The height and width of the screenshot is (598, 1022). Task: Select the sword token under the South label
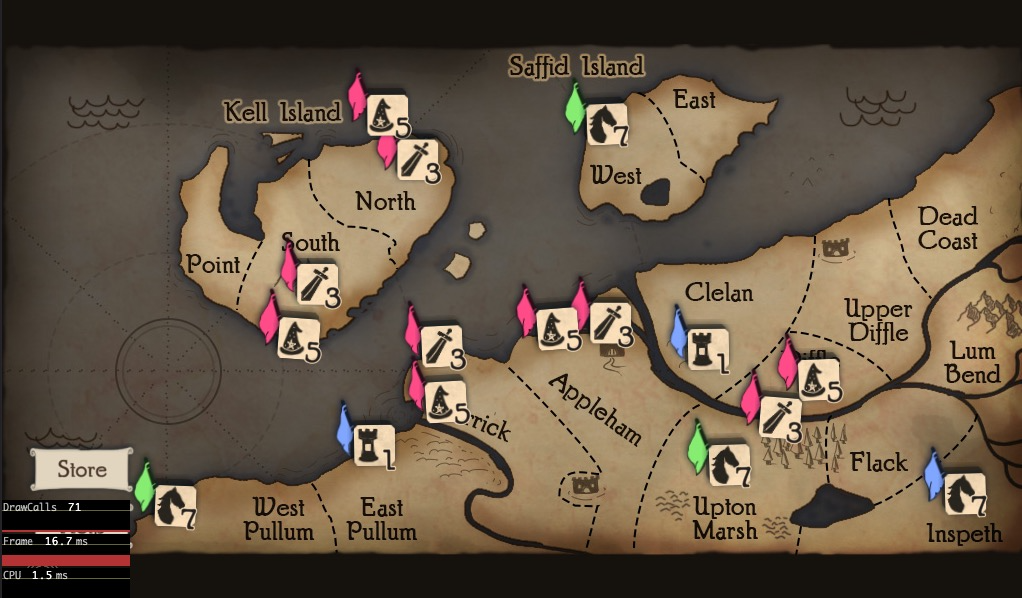(x=317, y=284)
